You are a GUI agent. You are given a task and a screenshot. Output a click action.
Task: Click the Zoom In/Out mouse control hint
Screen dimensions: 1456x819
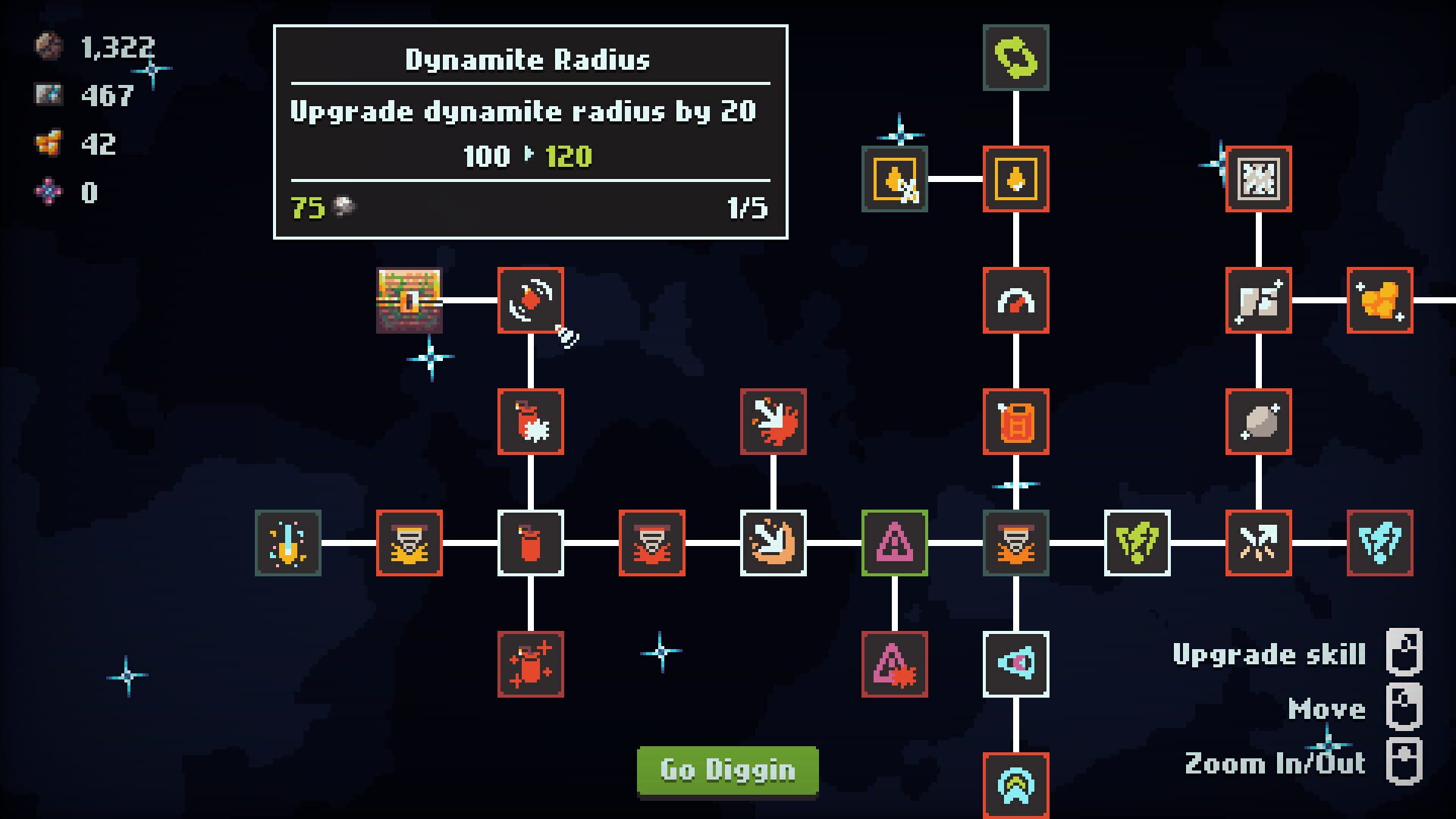(1274, 763)
